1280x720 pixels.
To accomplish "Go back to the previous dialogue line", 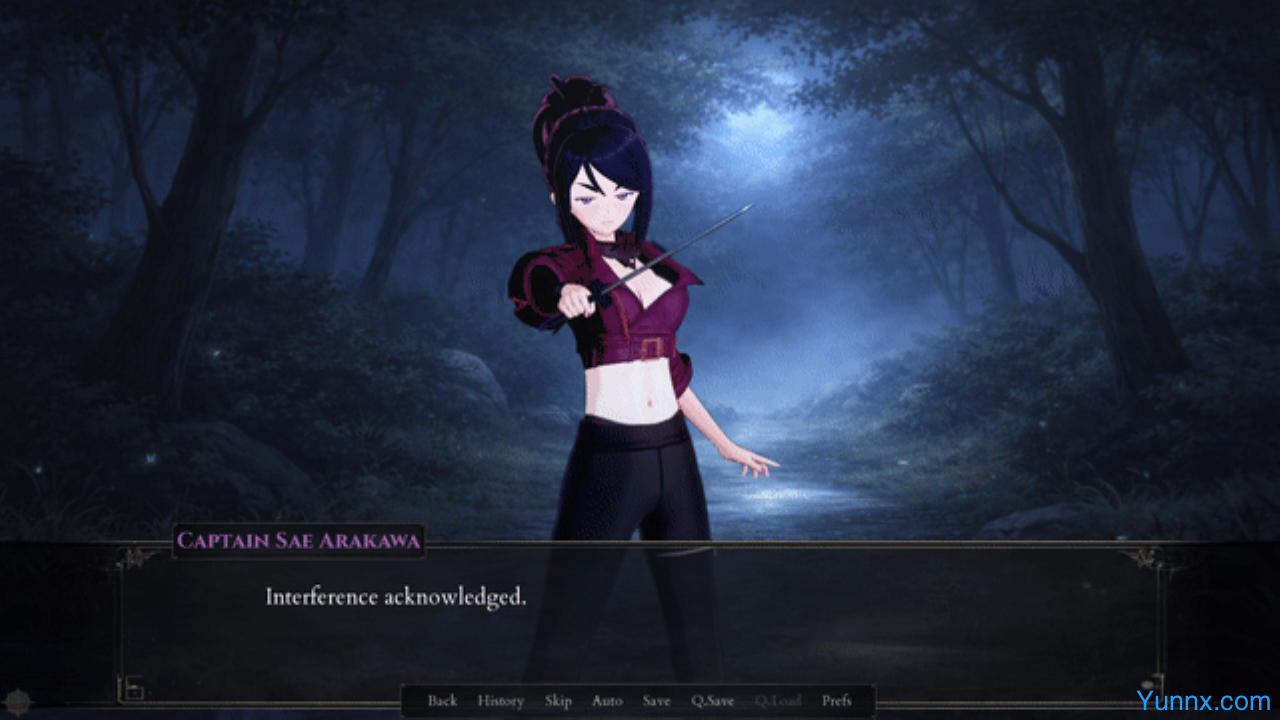I will [x=442, y=701].
